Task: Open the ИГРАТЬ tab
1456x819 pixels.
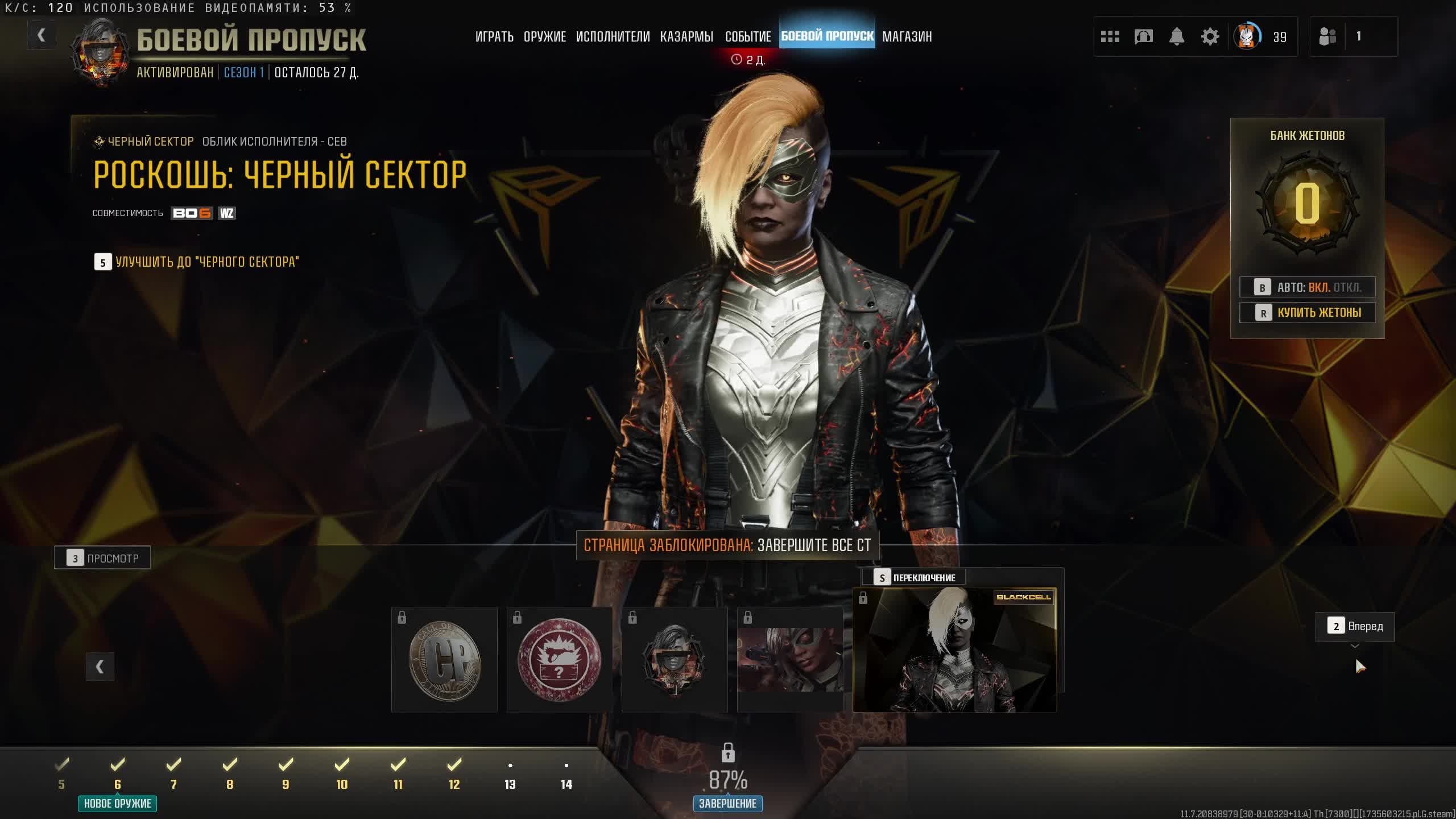Action: [x=494, y=37]
